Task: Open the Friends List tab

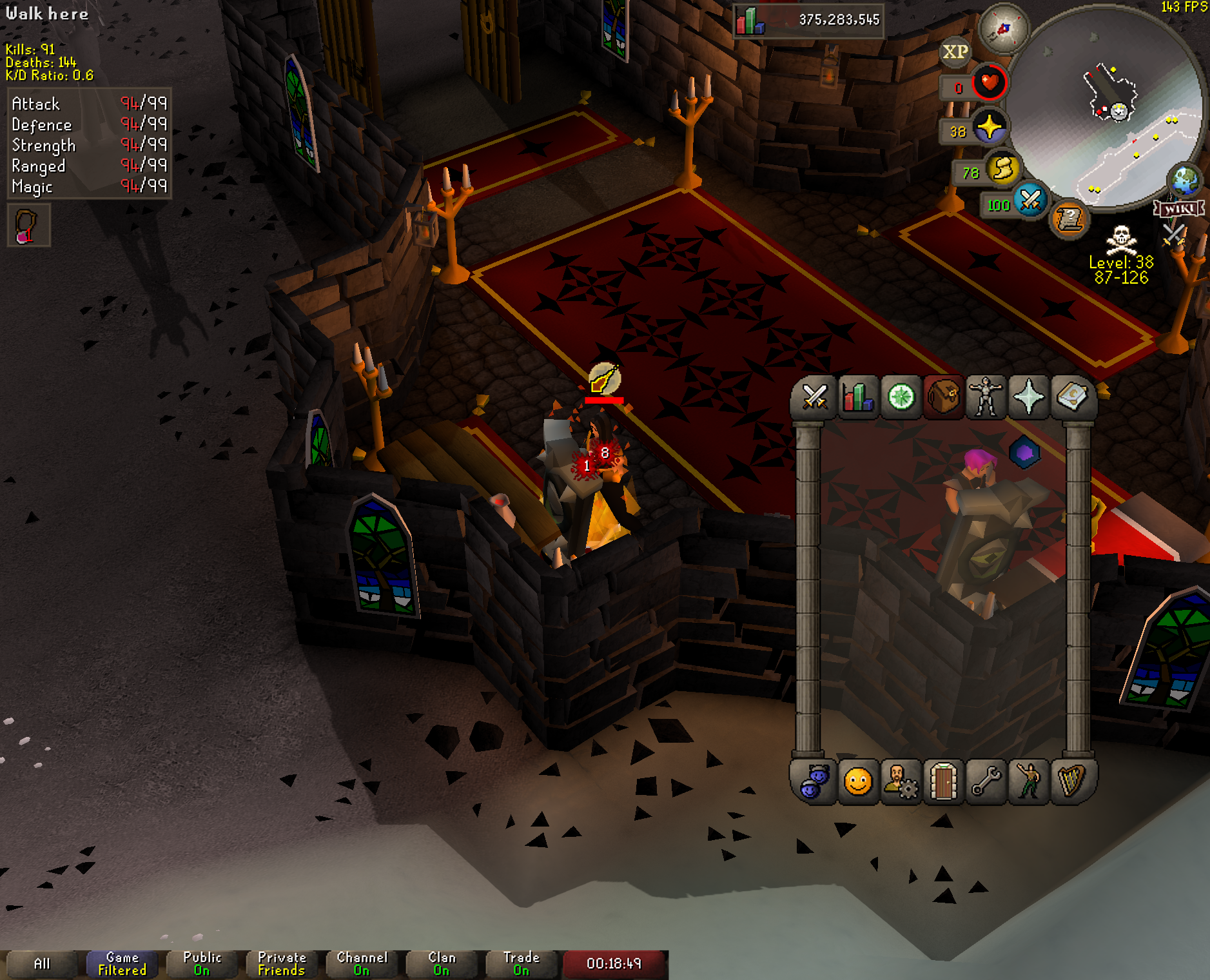Action: pyautogui.click(x=815, y=782)
